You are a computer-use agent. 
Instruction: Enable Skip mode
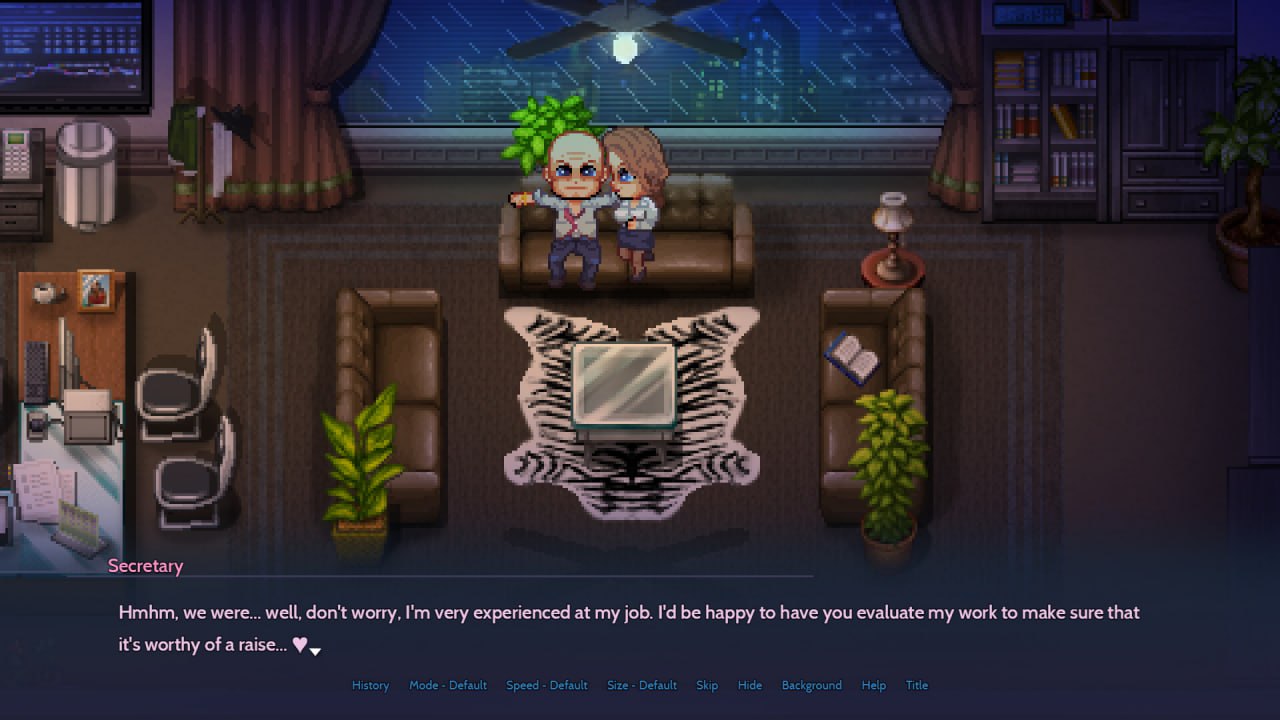click(707, 685)
